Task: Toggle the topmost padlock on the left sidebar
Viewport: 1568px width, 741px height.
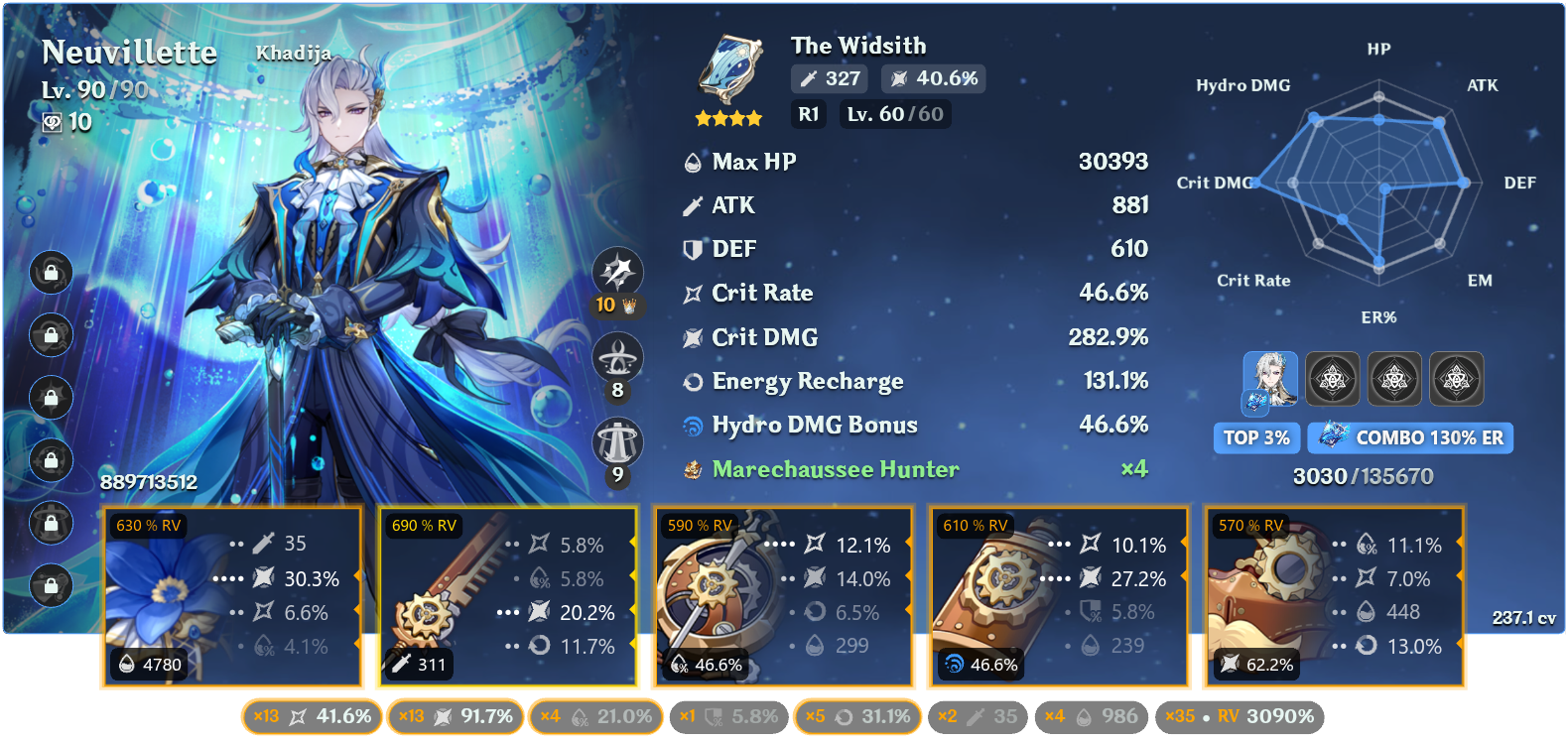Action: click(51, 273)
